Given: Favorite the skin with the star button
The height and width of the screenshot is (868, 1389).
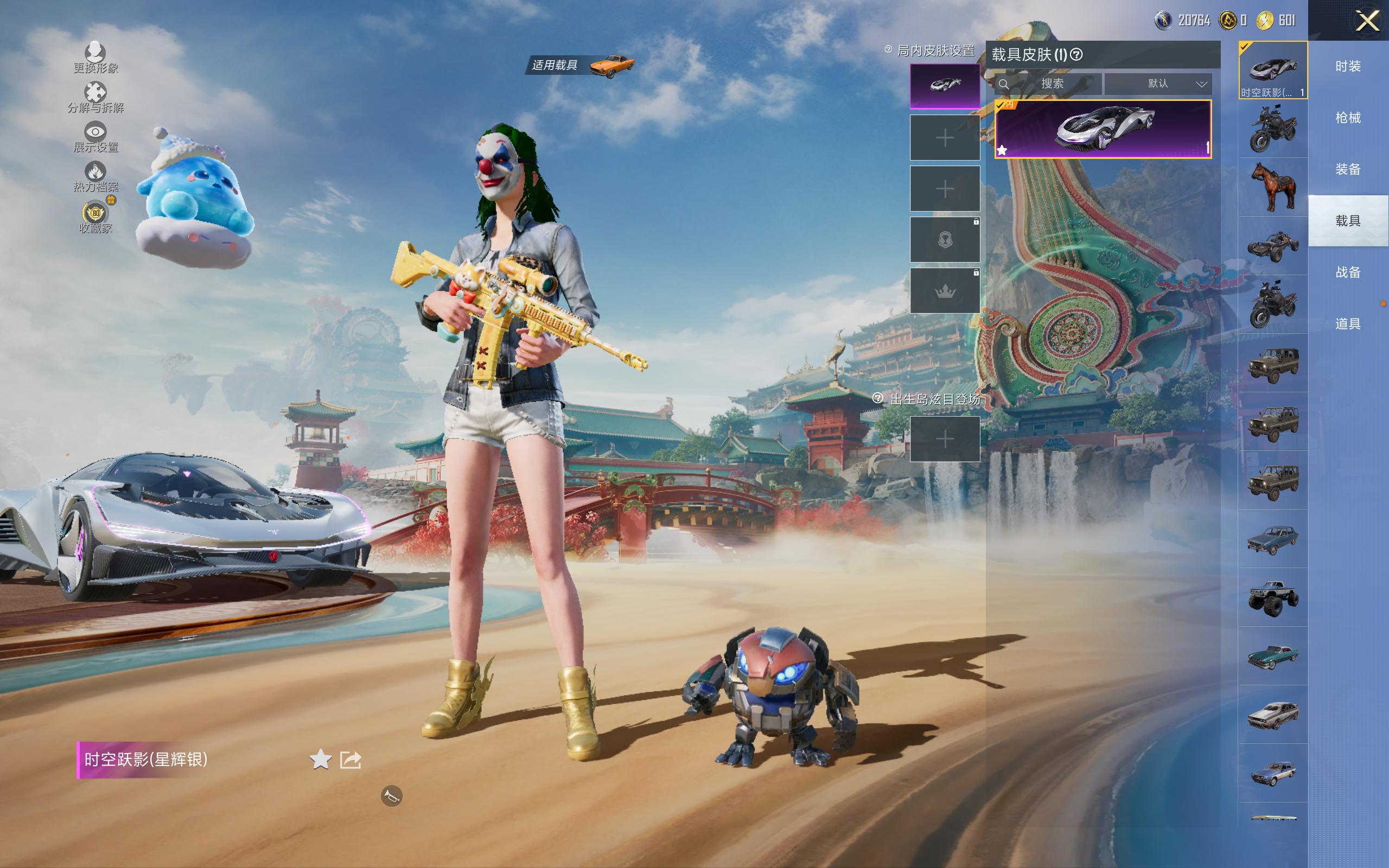Looking at the screenshot, I should pyautogui.click(x=320, y=759).
